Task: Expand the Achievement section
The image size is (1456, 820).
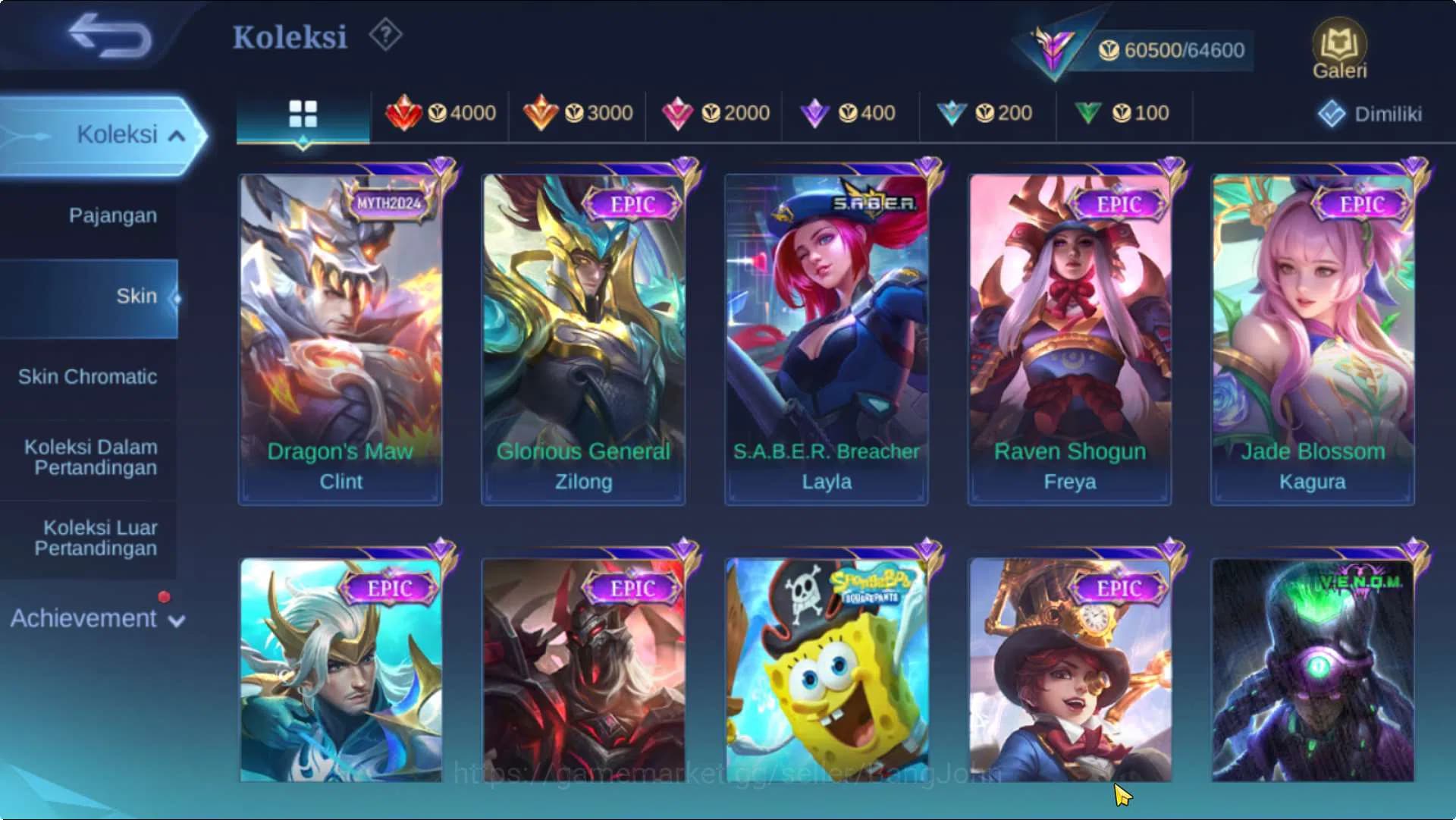Action: tap(93, 618)
